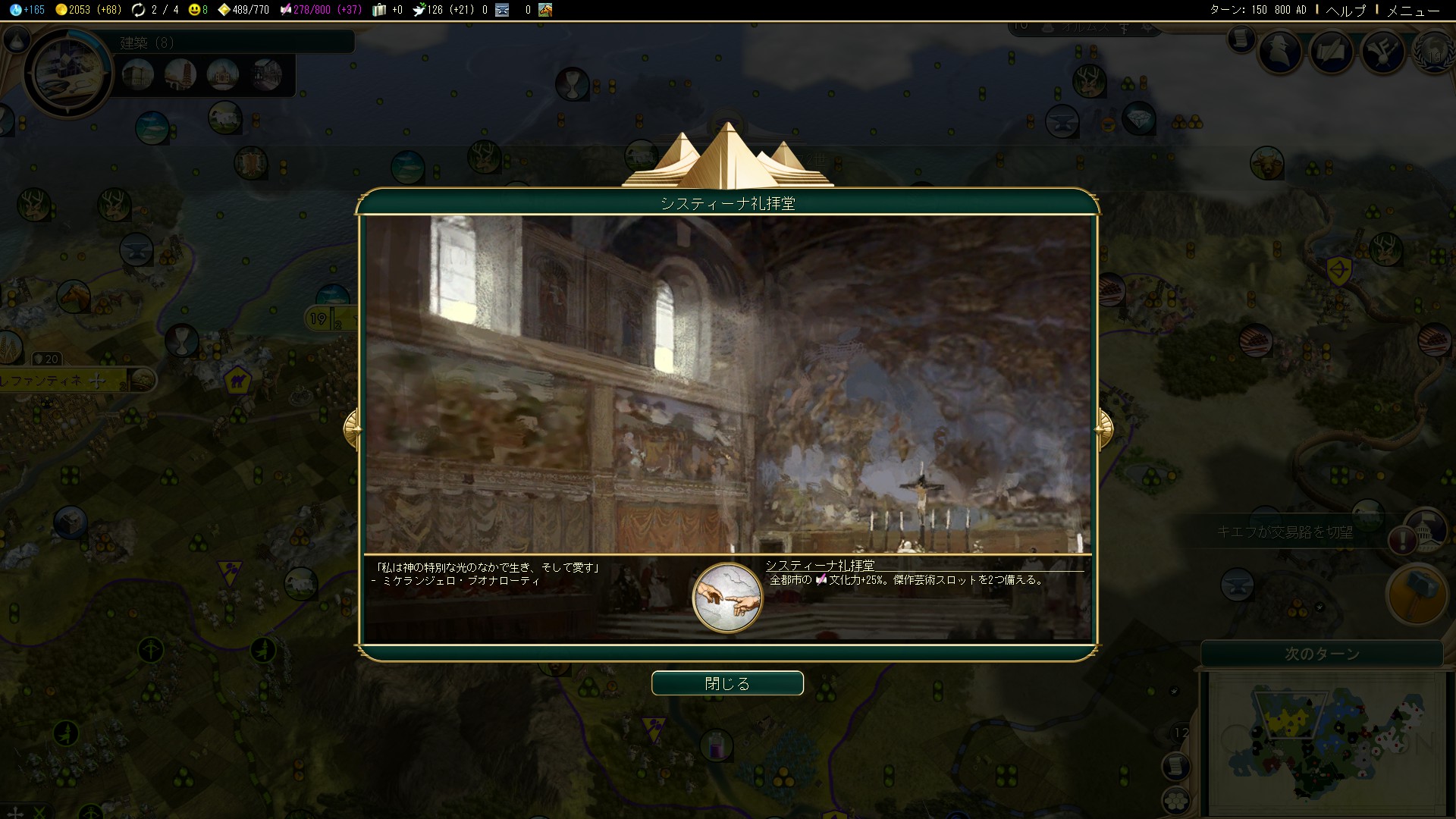
Task: Open the メニュー game menu
Action: [1412, 10]
